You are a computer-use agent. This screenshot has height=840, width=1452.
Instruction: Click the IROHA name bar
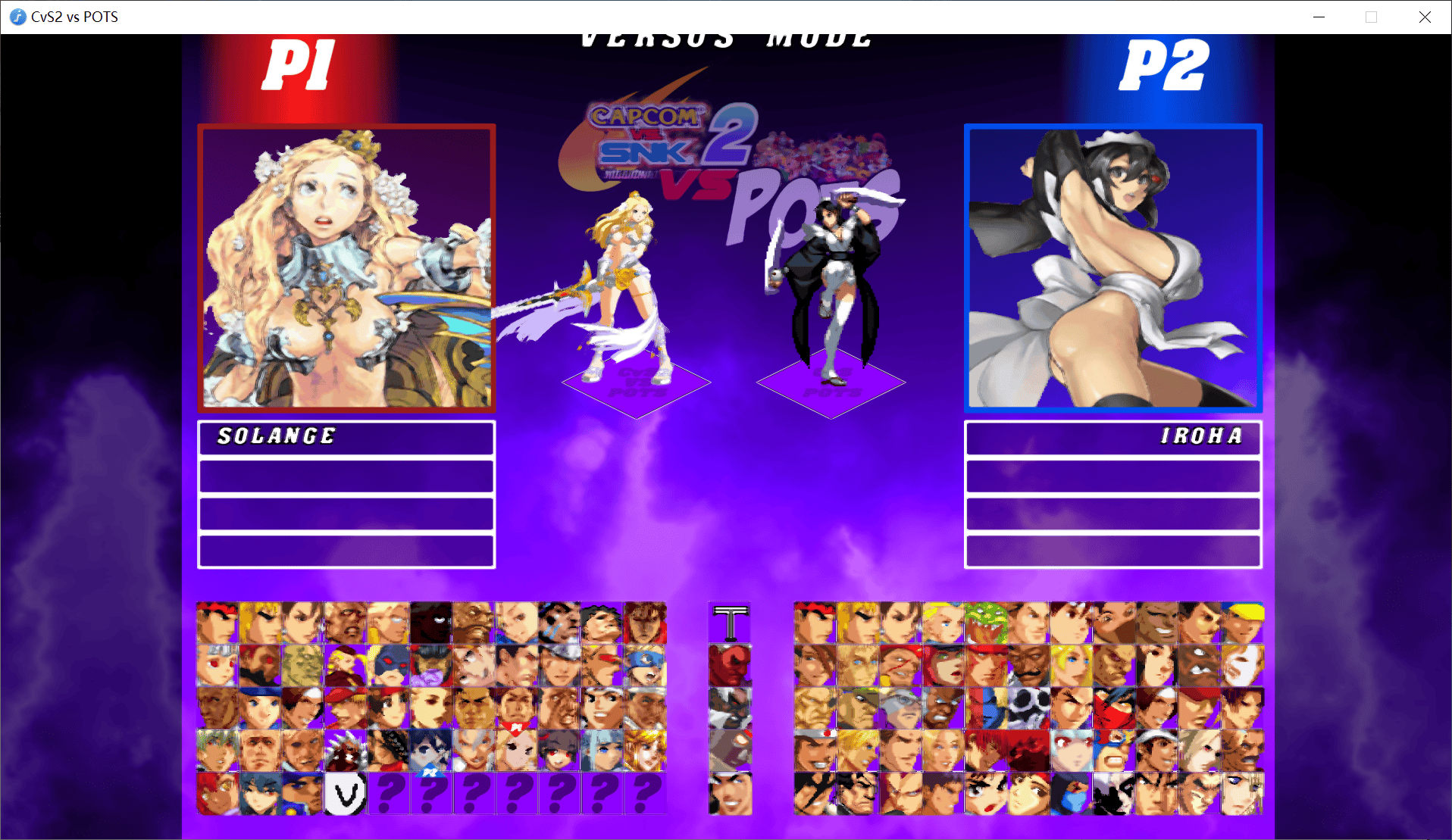1112,438
